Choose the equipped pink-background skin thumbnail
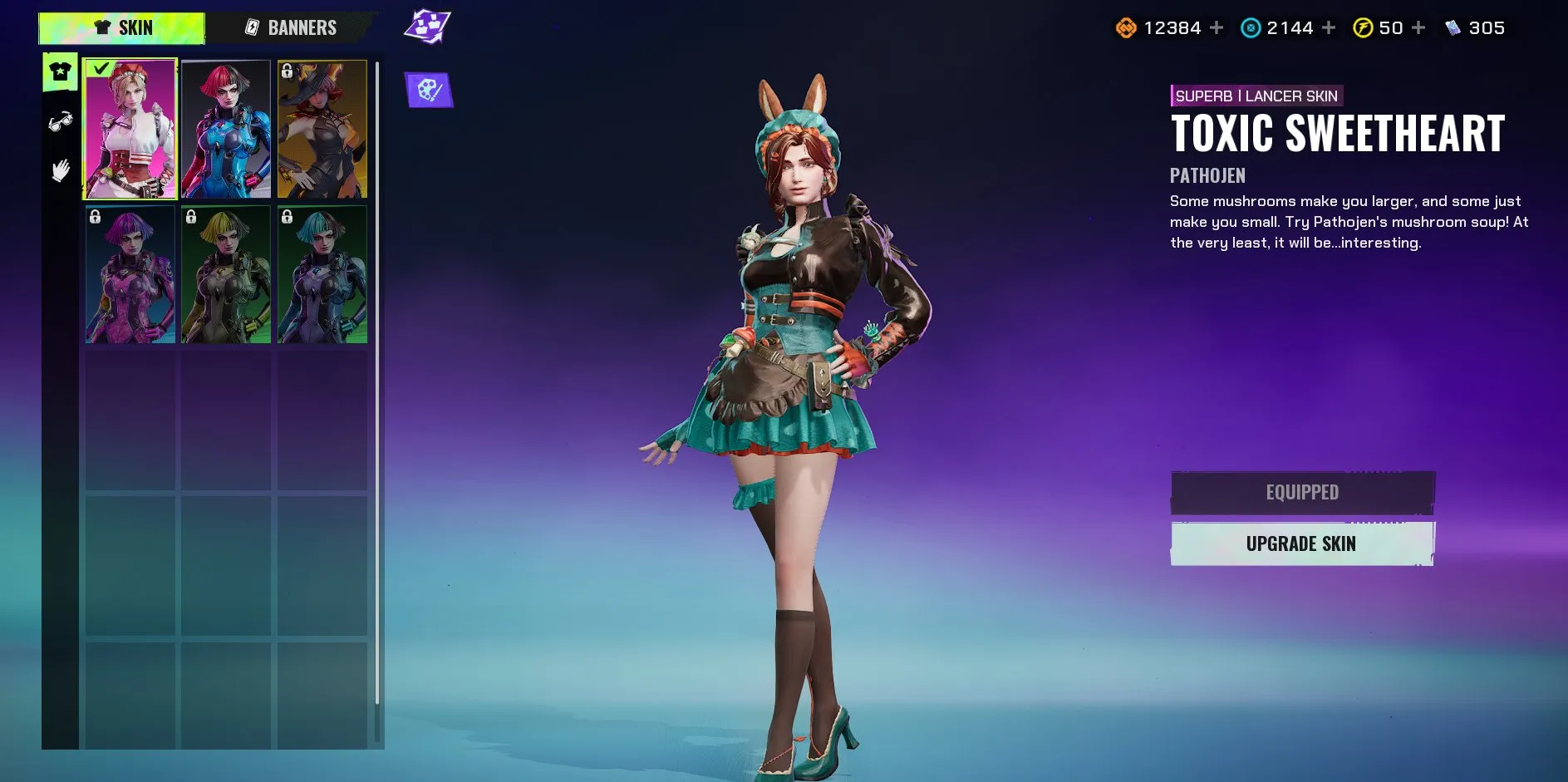1568x782 pixels. pos(130,129)
